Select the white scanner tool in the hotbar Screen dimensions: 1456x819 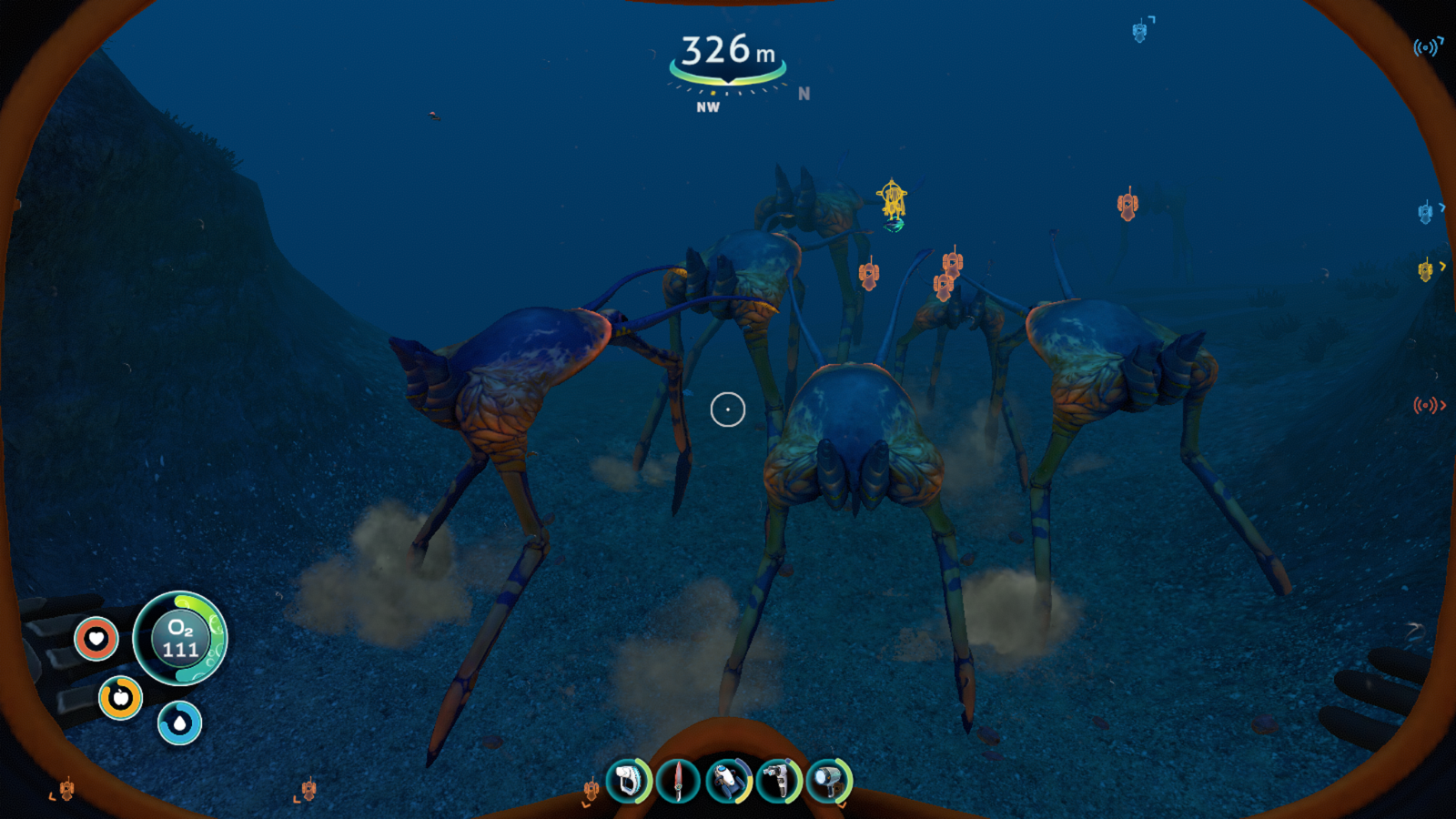click(x=629, y=781)
